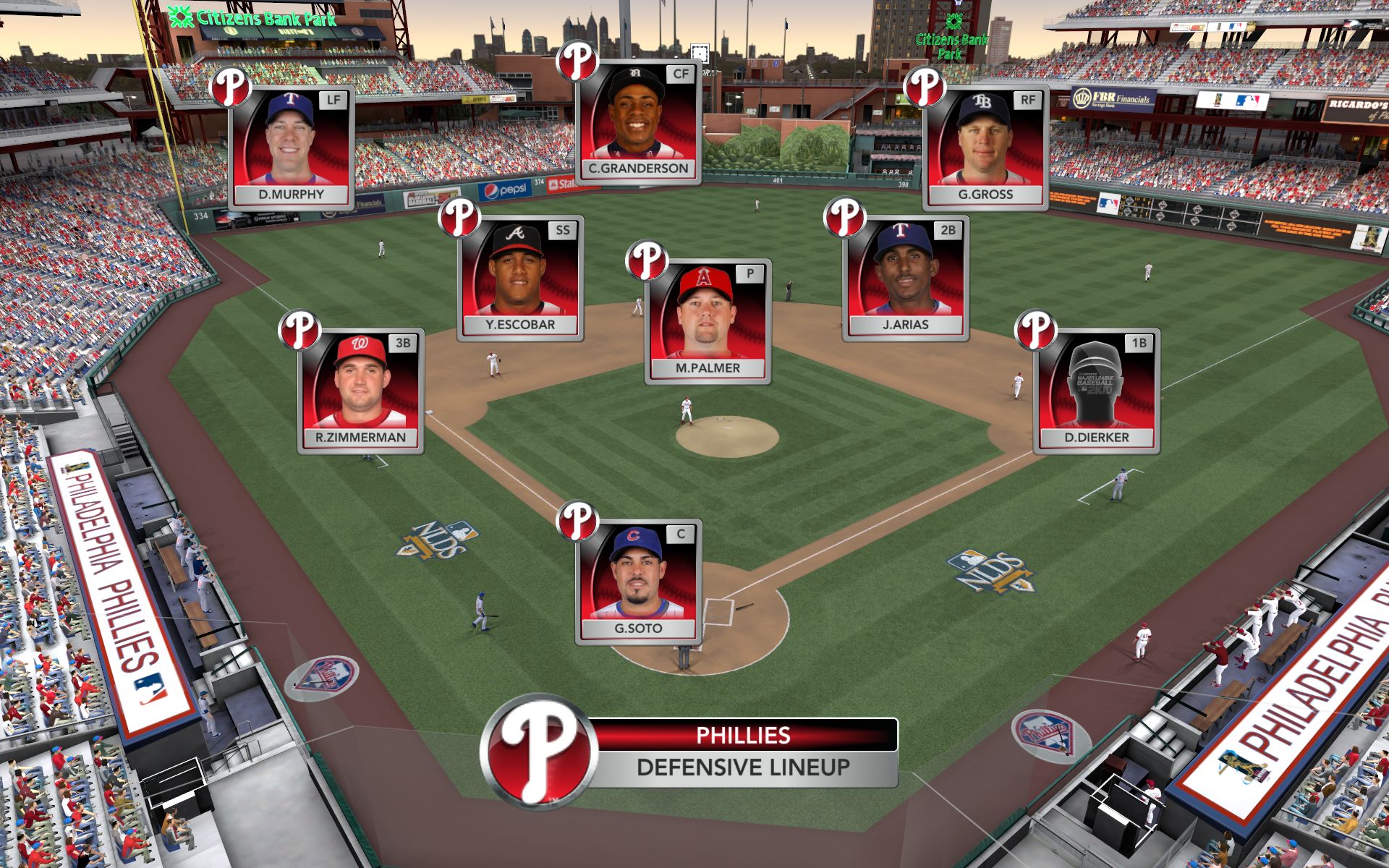Select catcher G.Soto's player card

639,582
